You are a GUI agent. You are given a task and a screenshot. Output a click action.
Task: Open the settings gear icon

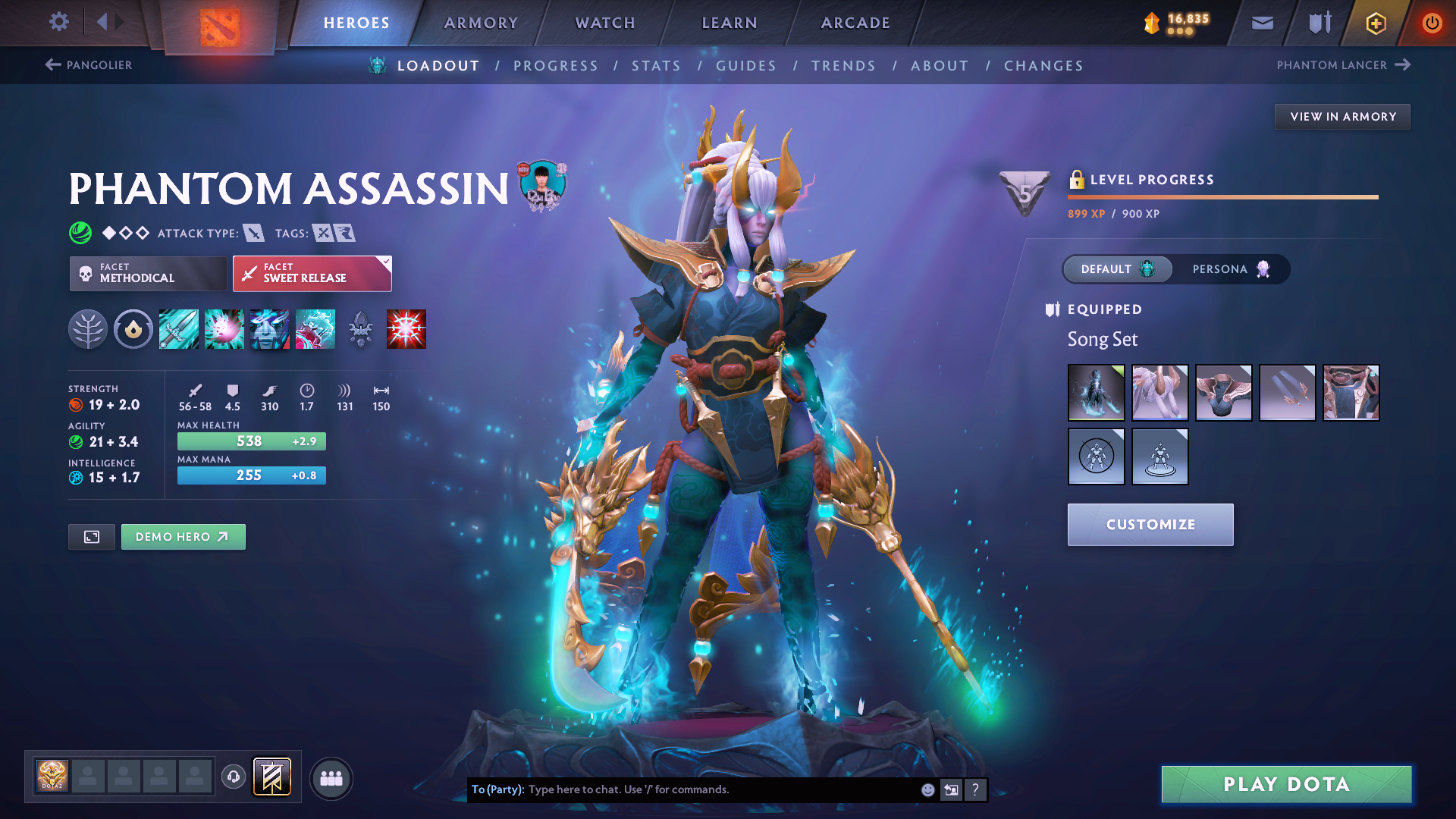click(x=59, y=22)
